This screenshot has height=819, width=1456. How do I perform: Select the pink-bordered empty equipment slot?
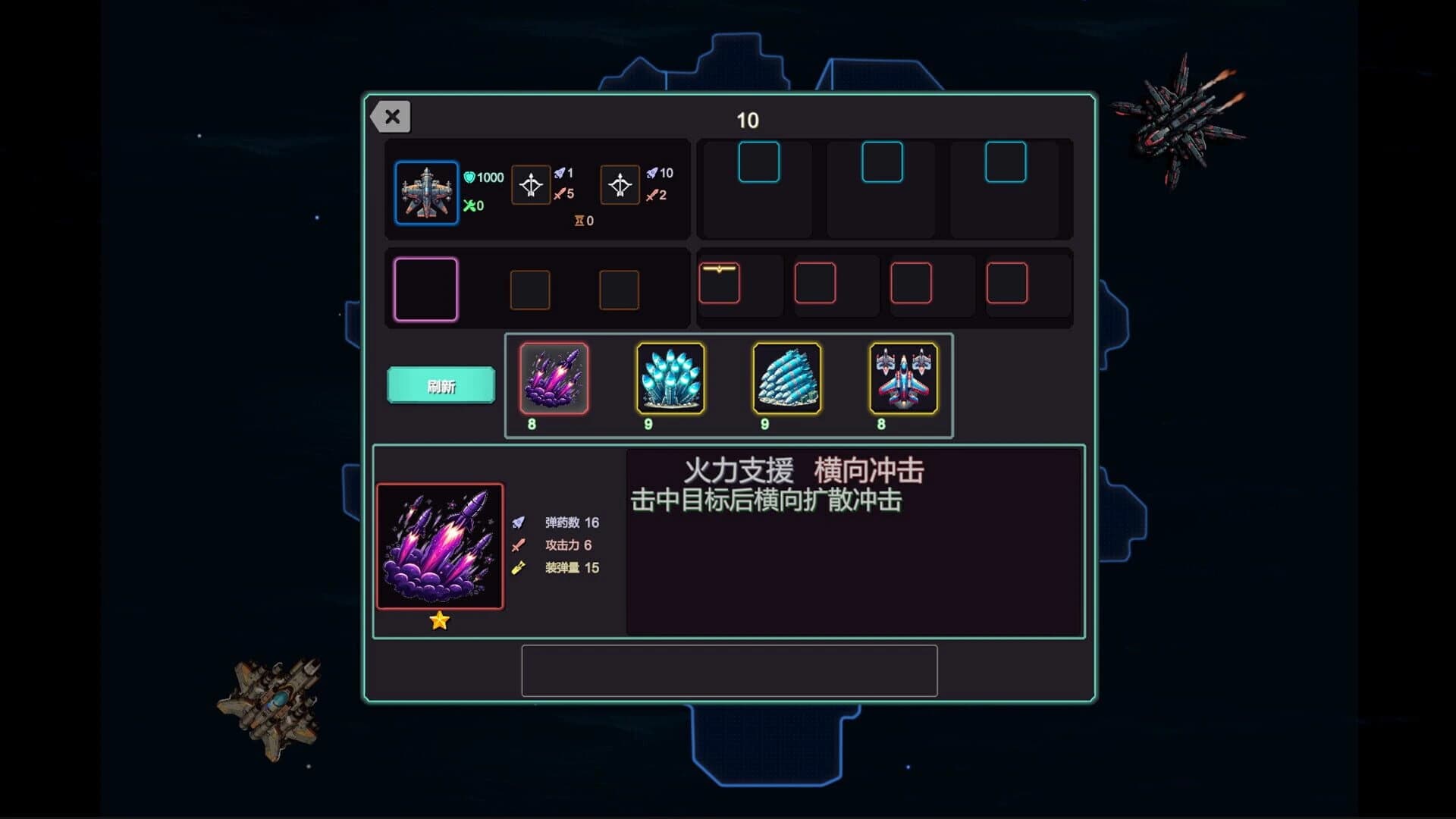point(425,289)
